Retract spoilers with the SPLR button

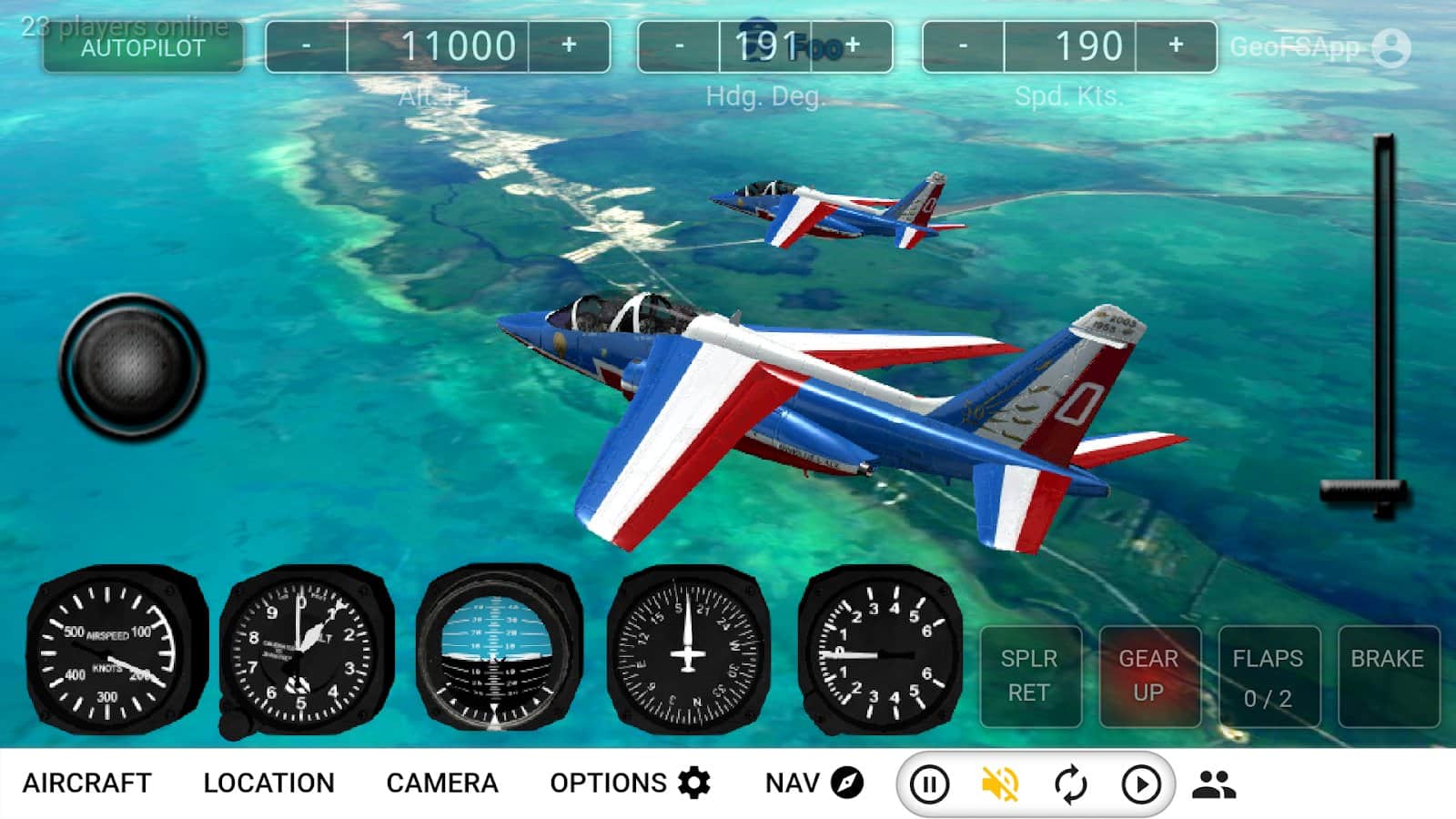tap(1029, 675)
